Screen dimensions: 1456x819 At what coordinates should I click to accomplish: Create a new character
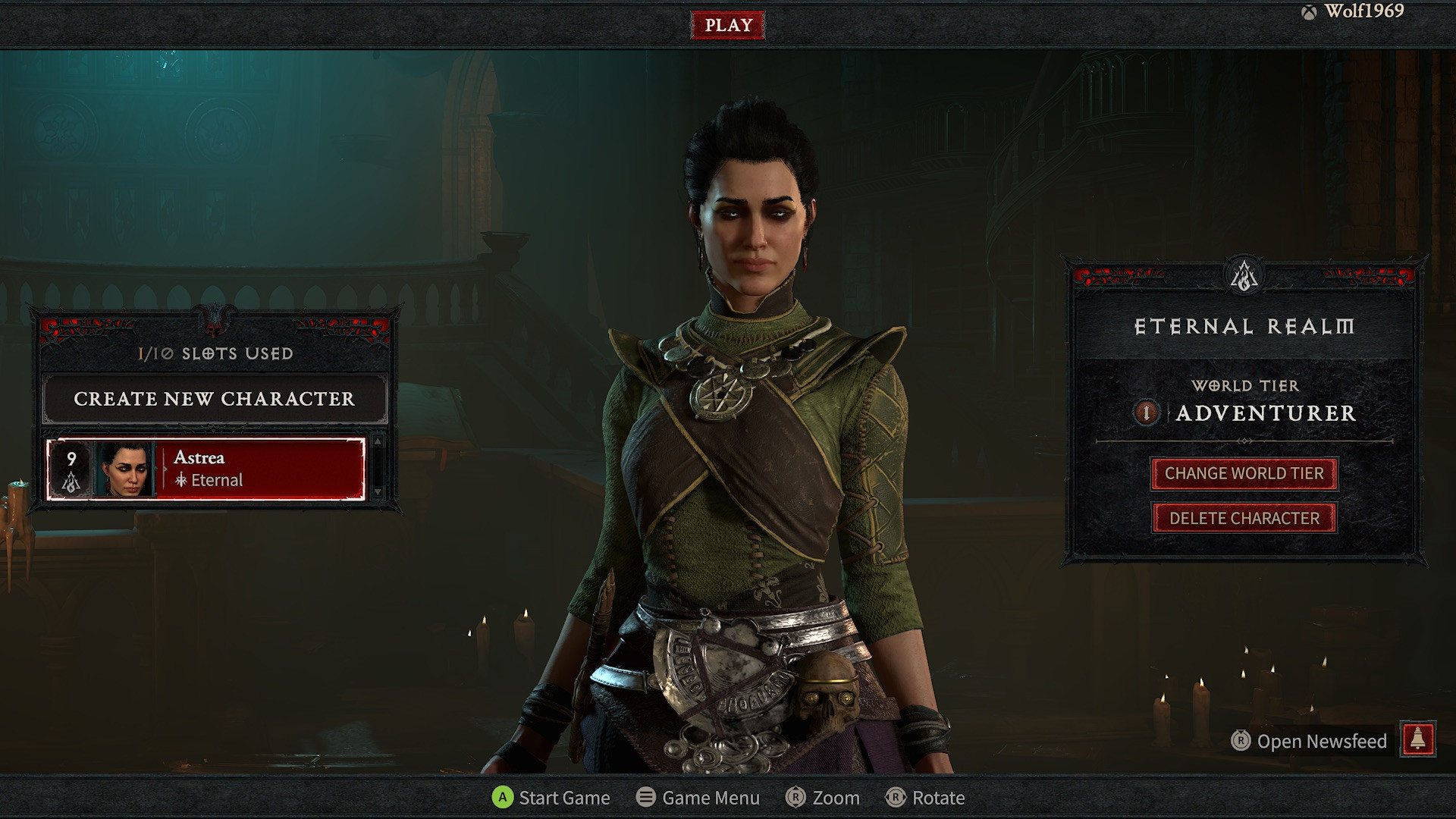point(215,399)
